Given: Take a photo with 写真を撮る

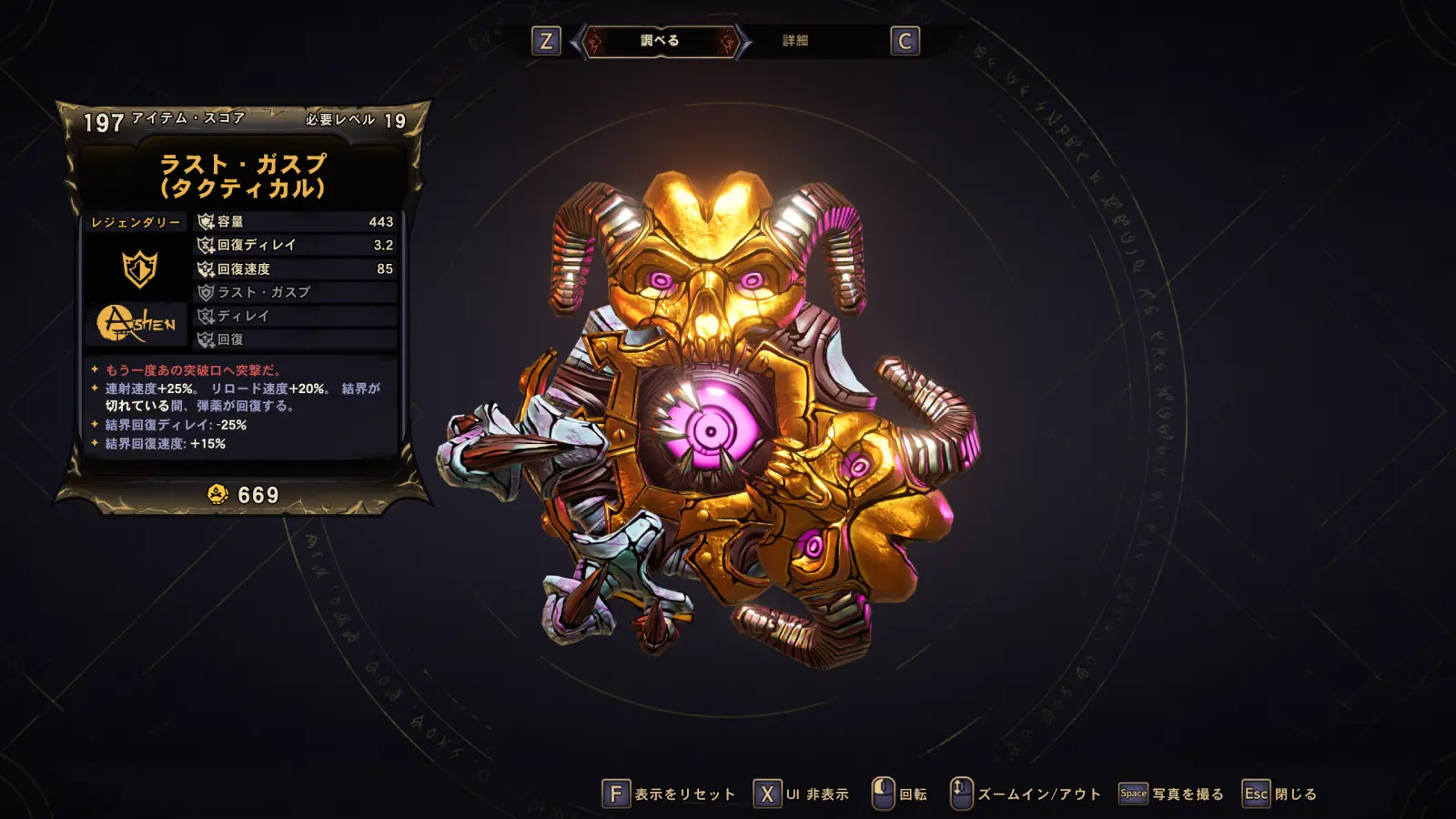Looking at the screenshot, I should click(1172, 794).
